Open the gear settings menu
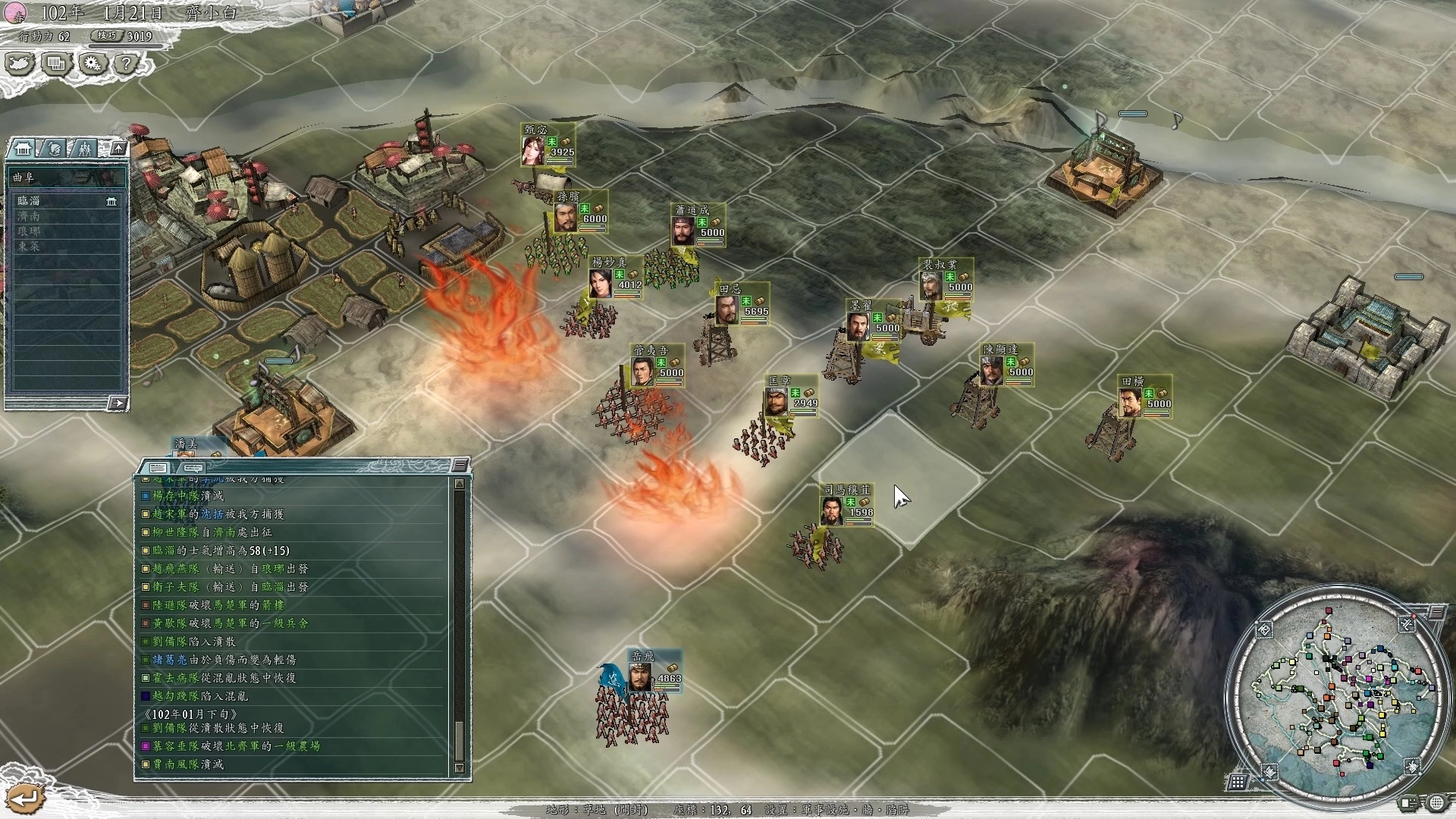Viewport: 1456px width, 819px height. pos(93,64)
